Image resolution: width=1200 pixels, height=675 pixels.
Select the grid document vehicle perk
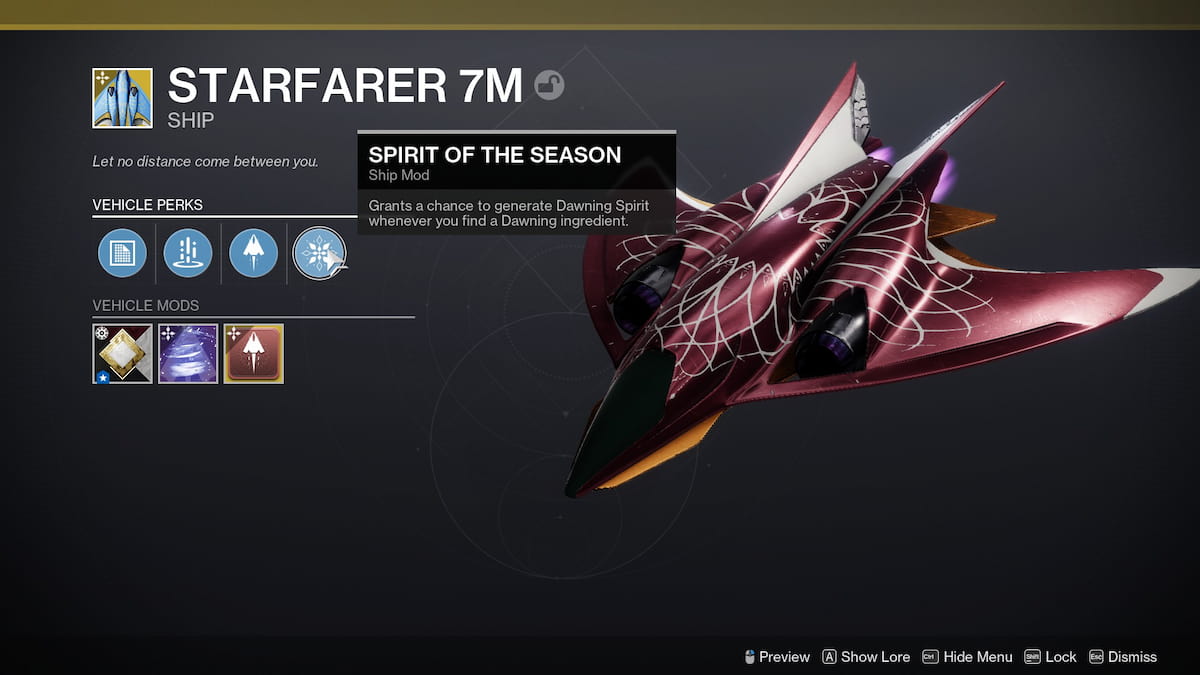(122, 253)
